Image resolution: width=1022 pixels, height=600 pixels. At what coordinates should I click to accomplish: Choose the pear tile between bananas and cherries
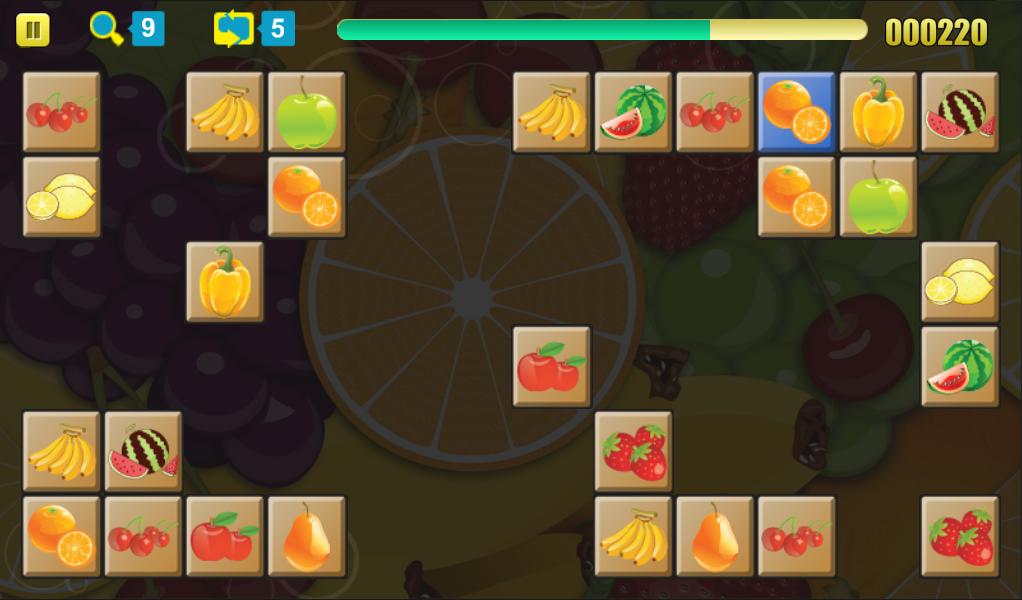tap(714, 537)
